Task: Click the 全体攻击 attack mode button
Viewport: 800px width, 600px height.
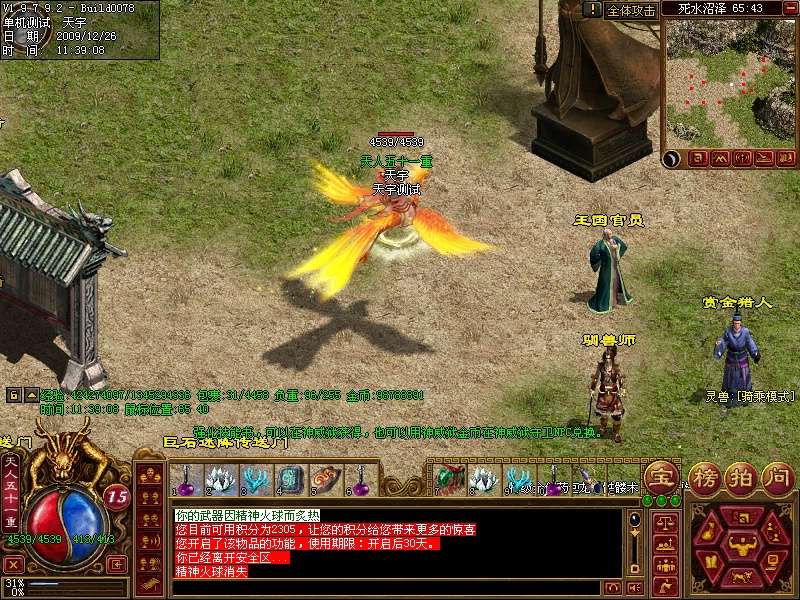Action: tap(632, 10)
